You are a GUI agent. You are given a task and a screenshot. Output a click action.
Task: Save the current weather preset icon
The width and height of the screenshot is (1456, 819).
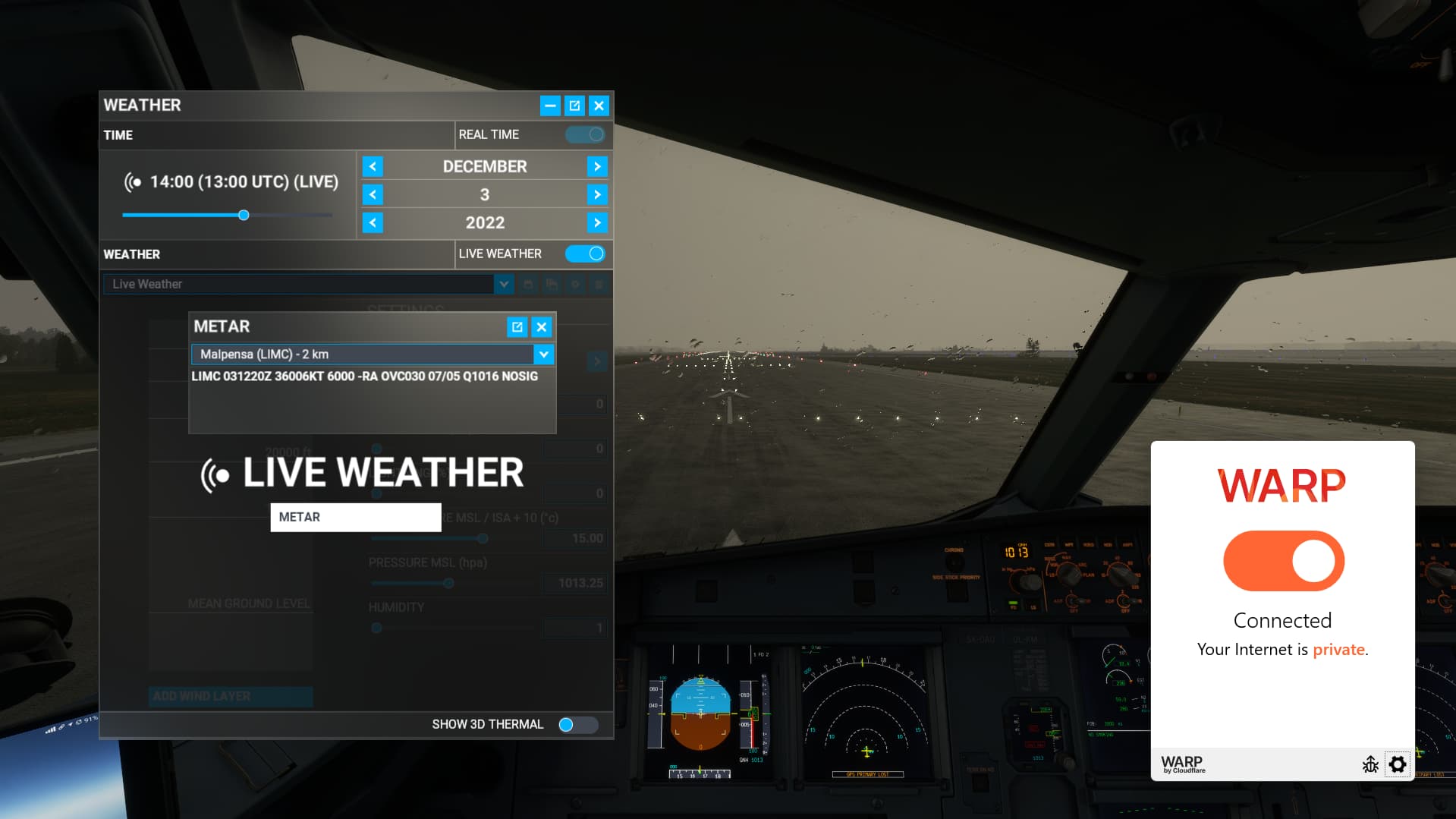(x=528, y=284)
